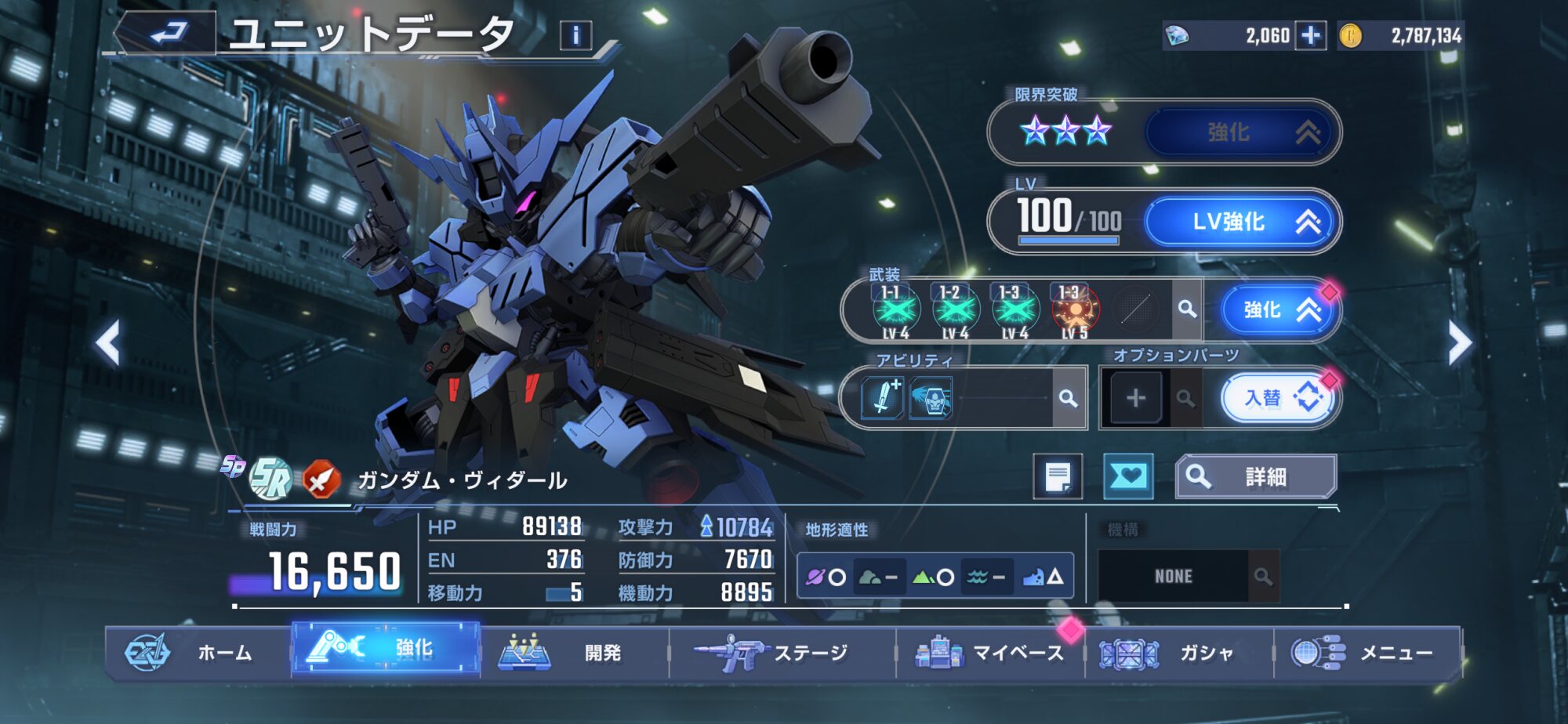The image size is (1568, 724).
Task: Show the next unit with right arrow
Action: 1459,342
